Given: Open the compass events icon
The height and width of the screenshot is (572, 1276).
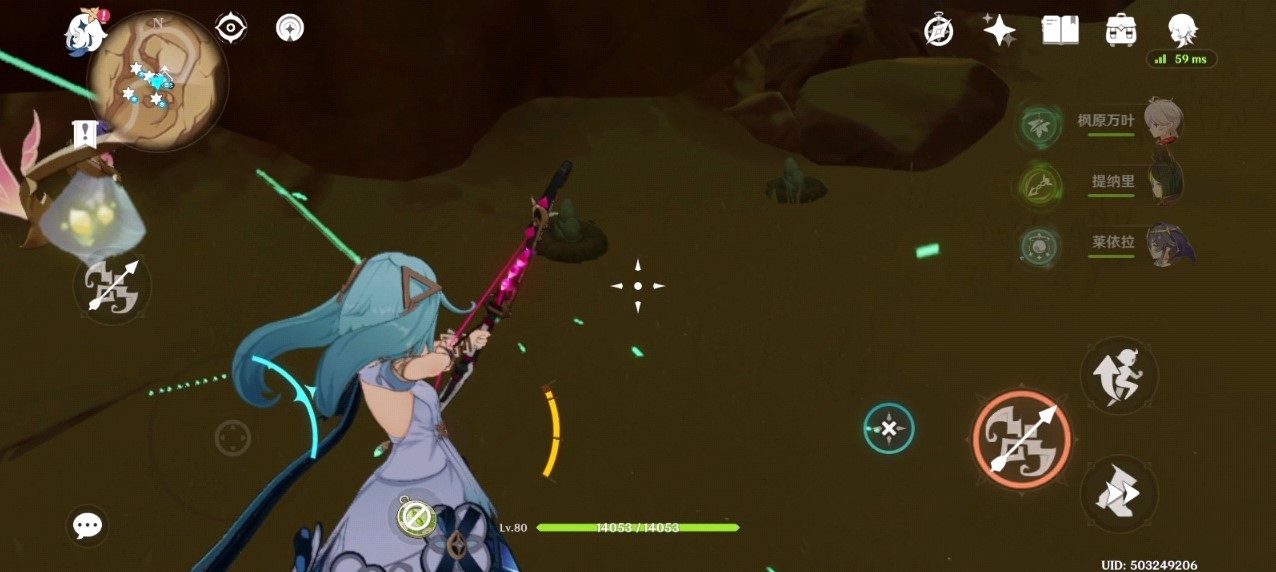Looking at the screenshot, I should (939, 30).
